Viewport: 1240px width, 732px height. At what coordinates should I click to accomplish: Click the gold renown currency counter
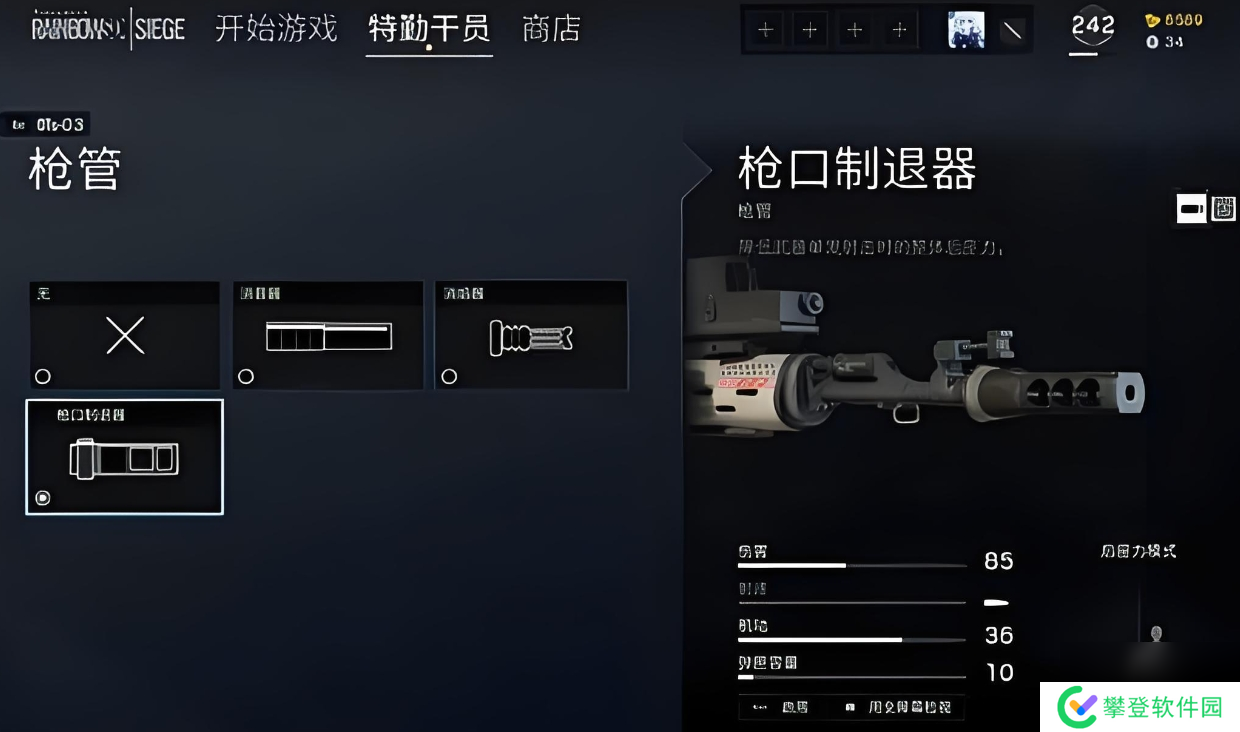coord(1174,20)
